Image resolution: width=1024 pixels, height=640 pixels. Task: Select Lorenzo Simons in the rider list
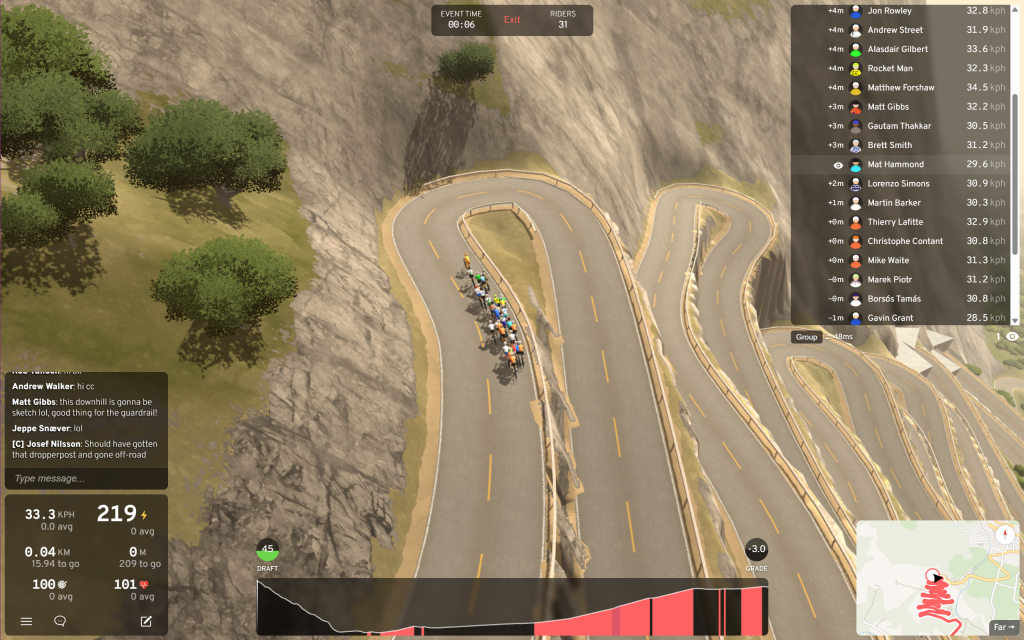[x=898, y=184]
